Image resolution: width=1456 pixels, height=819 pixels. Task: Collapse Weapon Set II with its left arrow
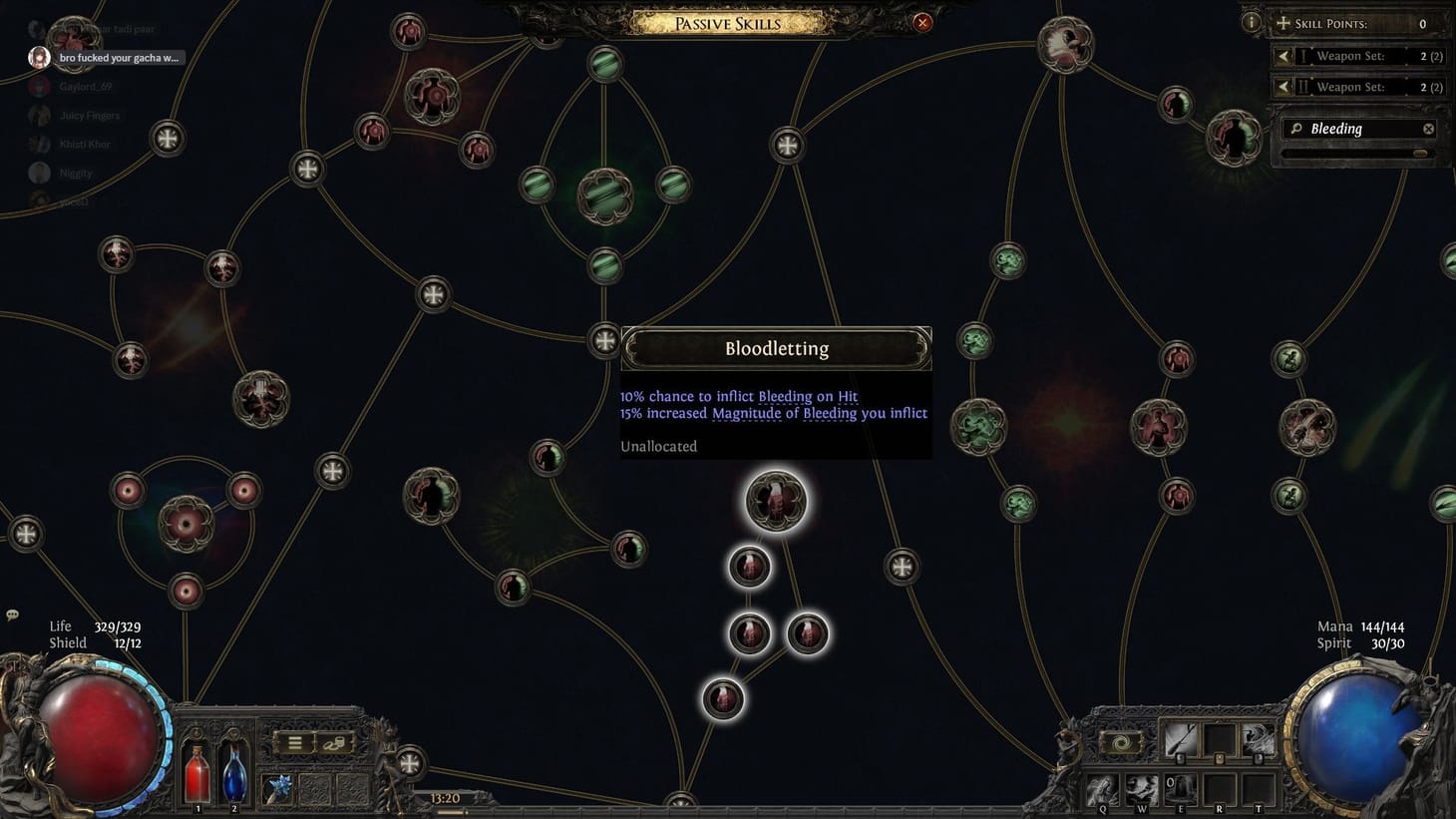(x=1283, y=86)
